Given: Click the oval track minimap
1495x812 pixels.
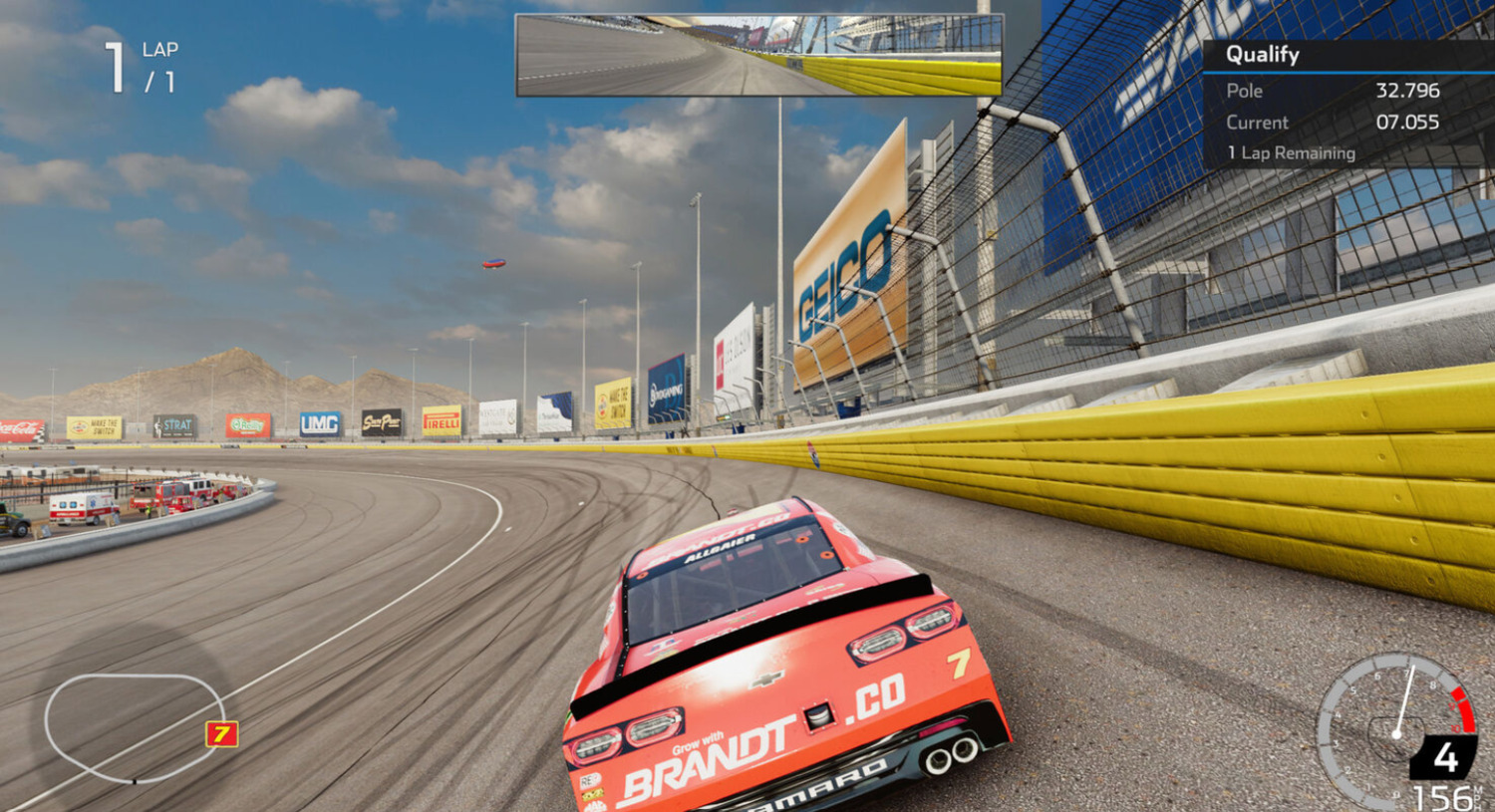Looking at the screenshot, I should (130, 727).
